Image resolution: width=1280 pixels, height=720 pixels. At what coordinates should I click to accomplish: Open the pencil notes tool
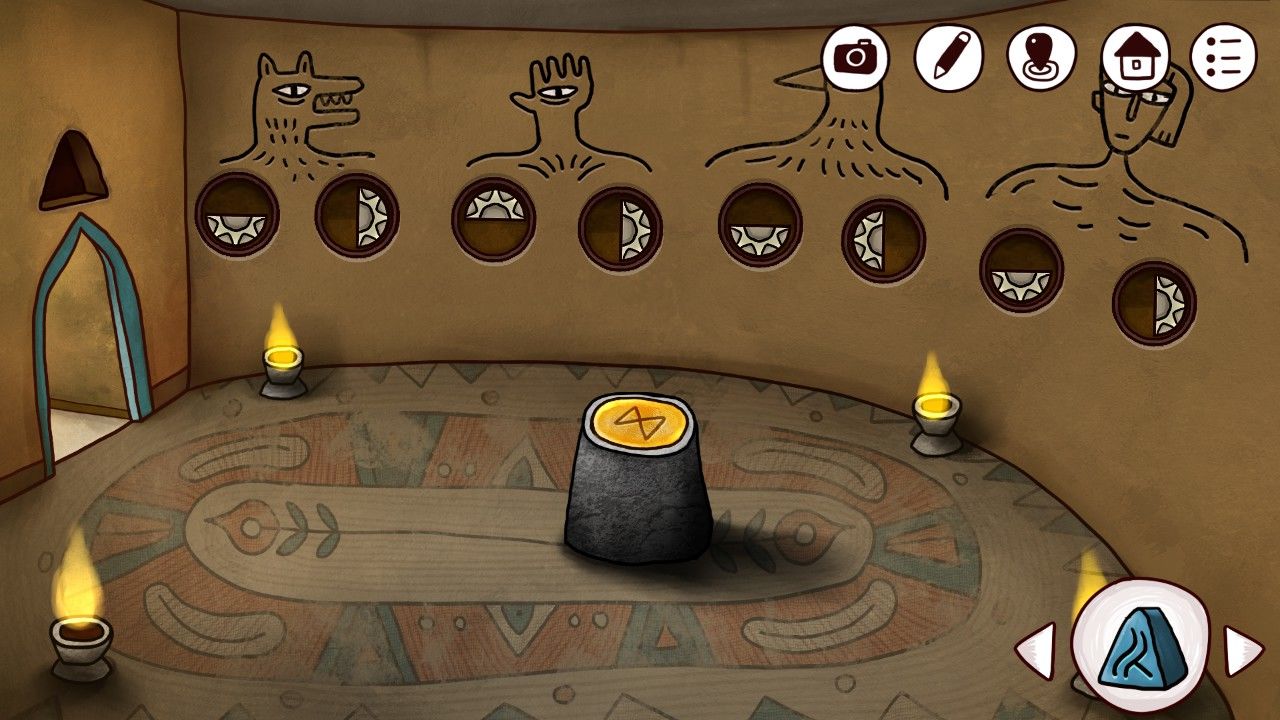click(x=946, y=57)
